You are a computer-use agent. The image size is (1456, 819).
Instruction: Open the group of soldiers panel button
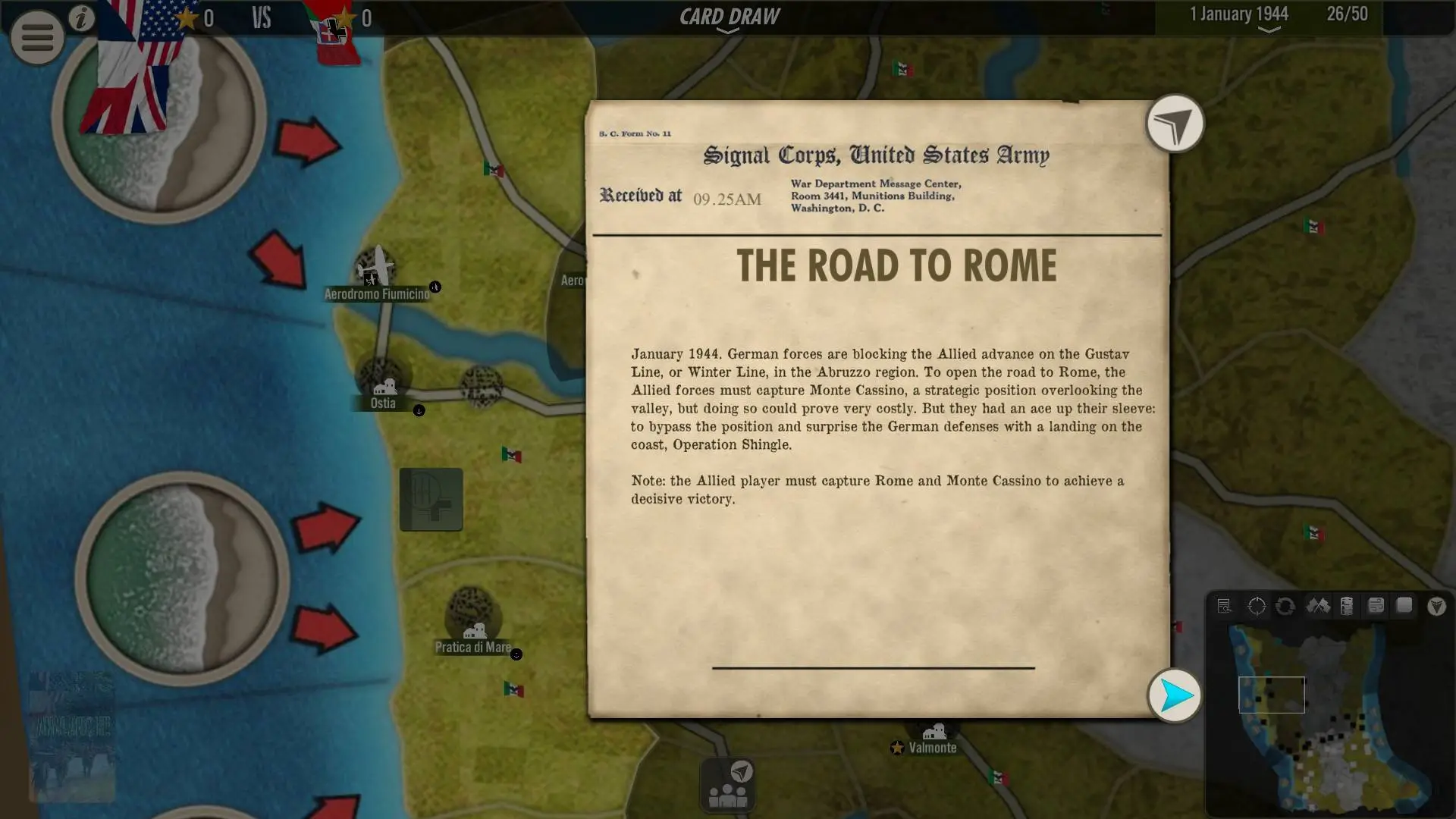[x=728, y=786]
